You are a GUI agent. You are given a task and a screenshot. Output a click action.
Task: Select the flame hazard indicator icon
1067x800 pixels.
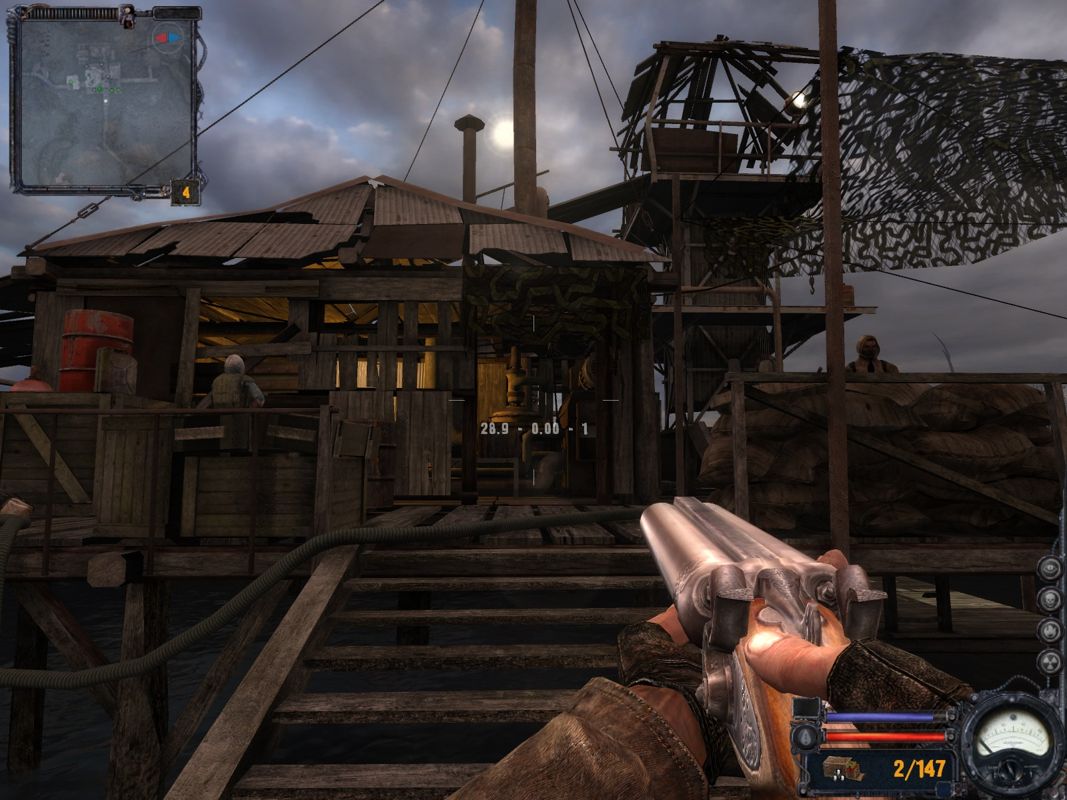point(1050,630)
